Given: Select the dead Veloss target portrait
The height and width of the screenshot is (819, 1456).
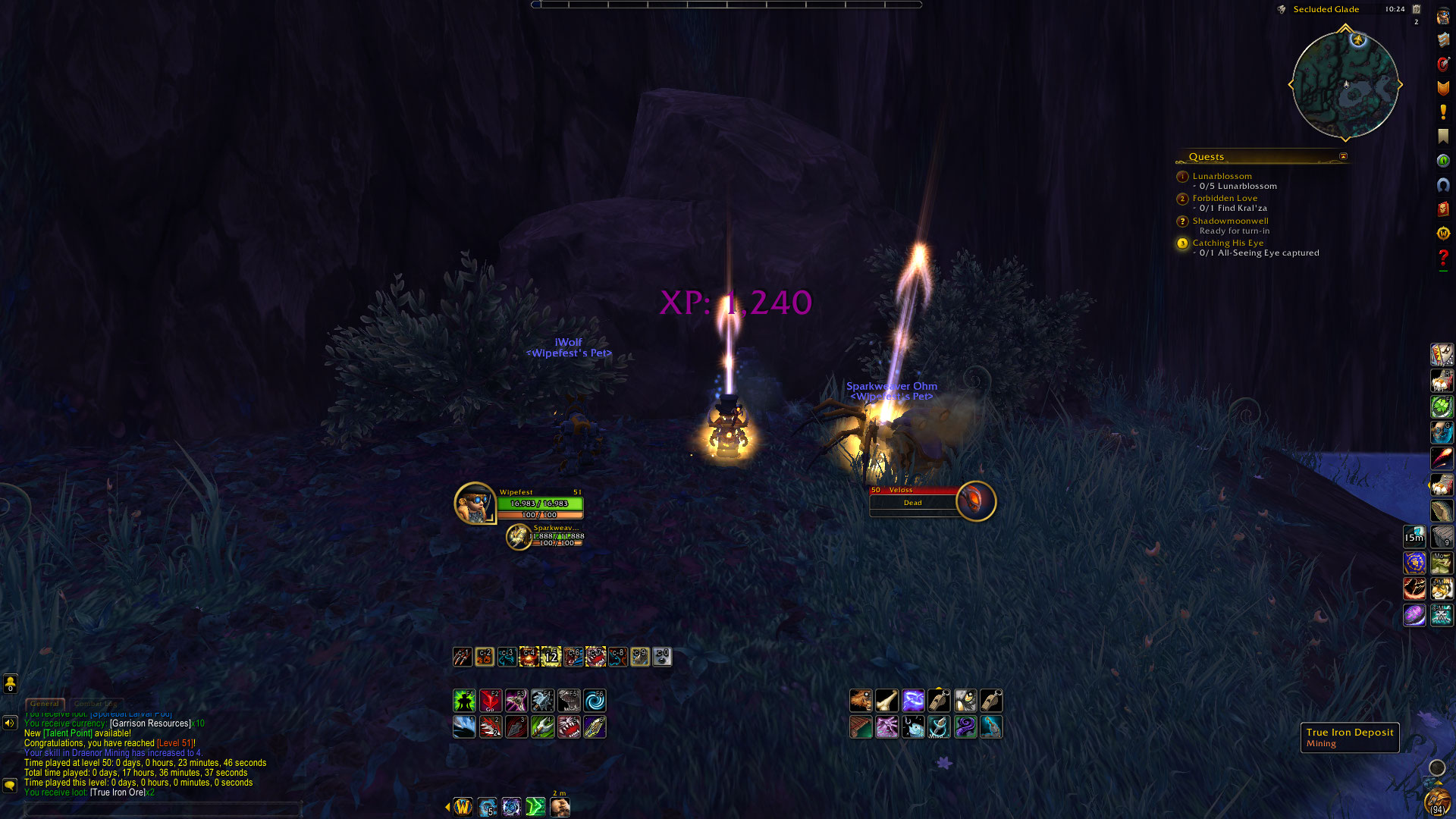Looking at the screenshot, I should 975,501.
